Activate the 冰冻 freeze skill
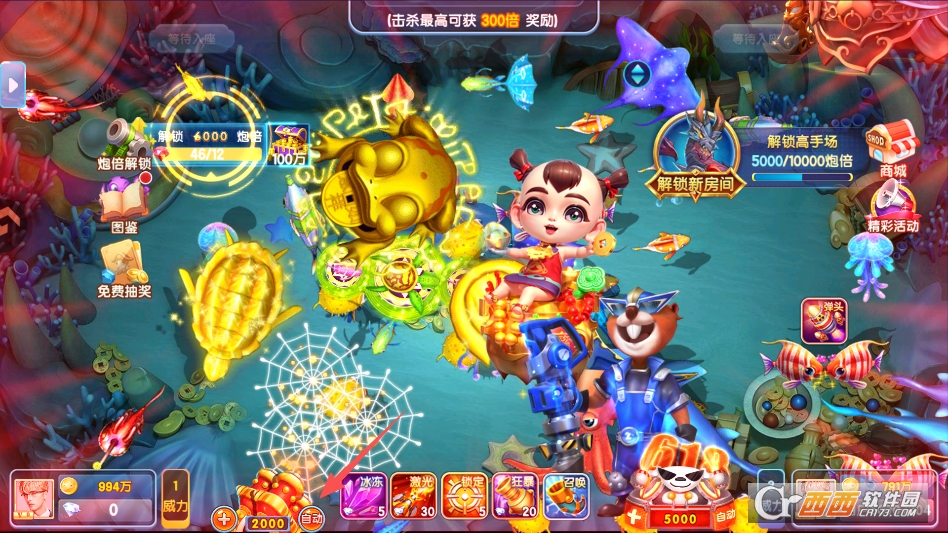Viewport: 948px width, 533px height. click(x=363, y=496)
